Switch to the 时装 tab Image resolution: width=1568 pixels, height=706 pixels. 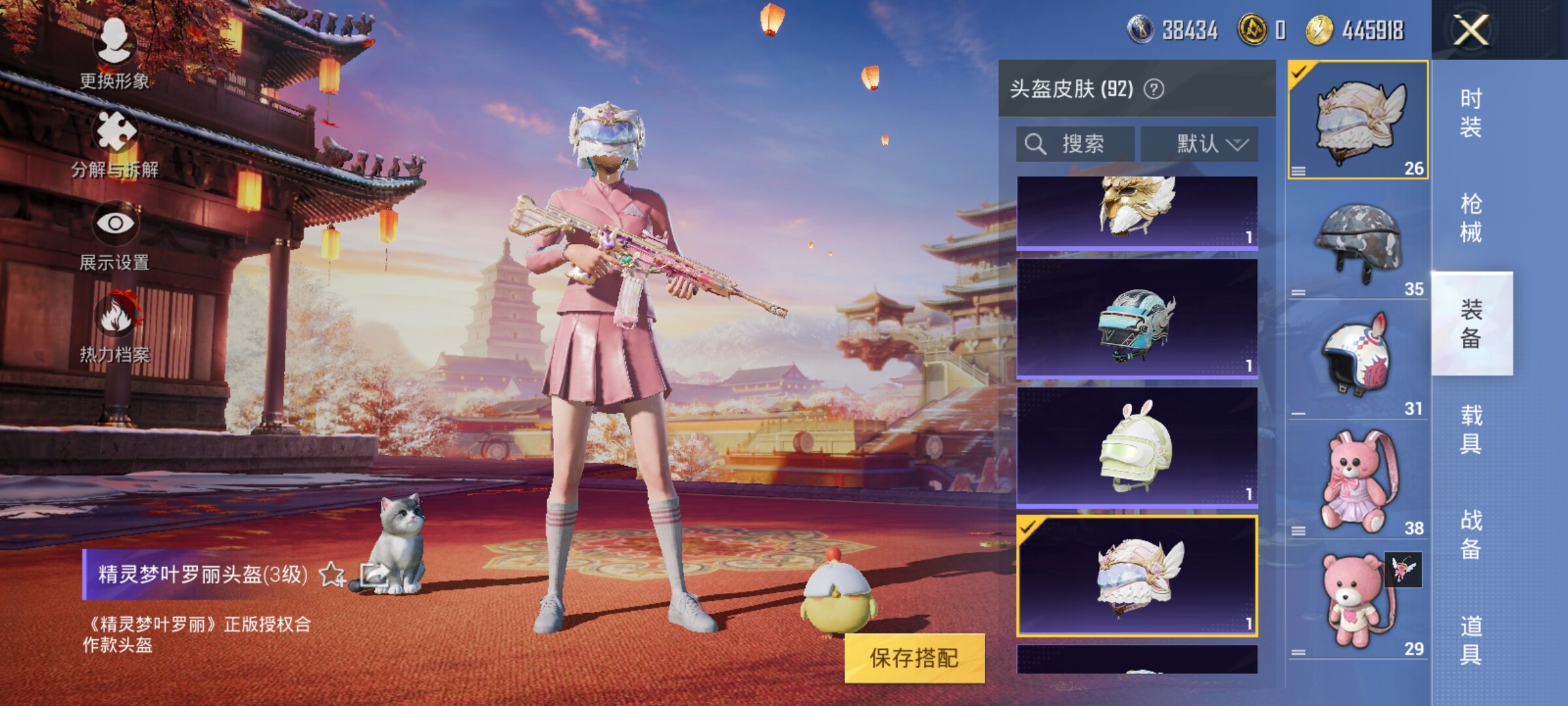(1470, 112)
